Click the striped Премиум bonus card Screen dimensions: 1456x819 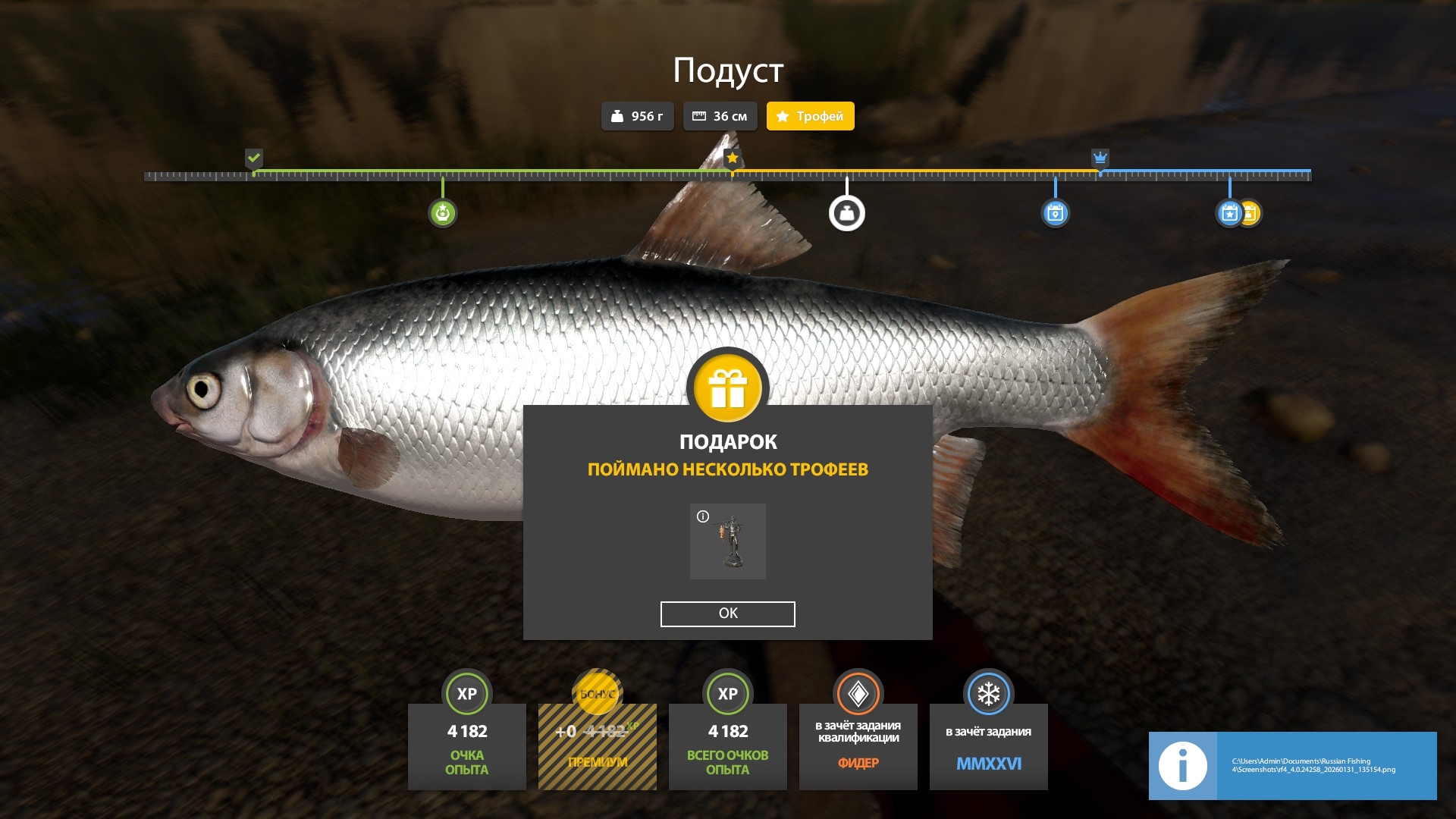(598, 746)
